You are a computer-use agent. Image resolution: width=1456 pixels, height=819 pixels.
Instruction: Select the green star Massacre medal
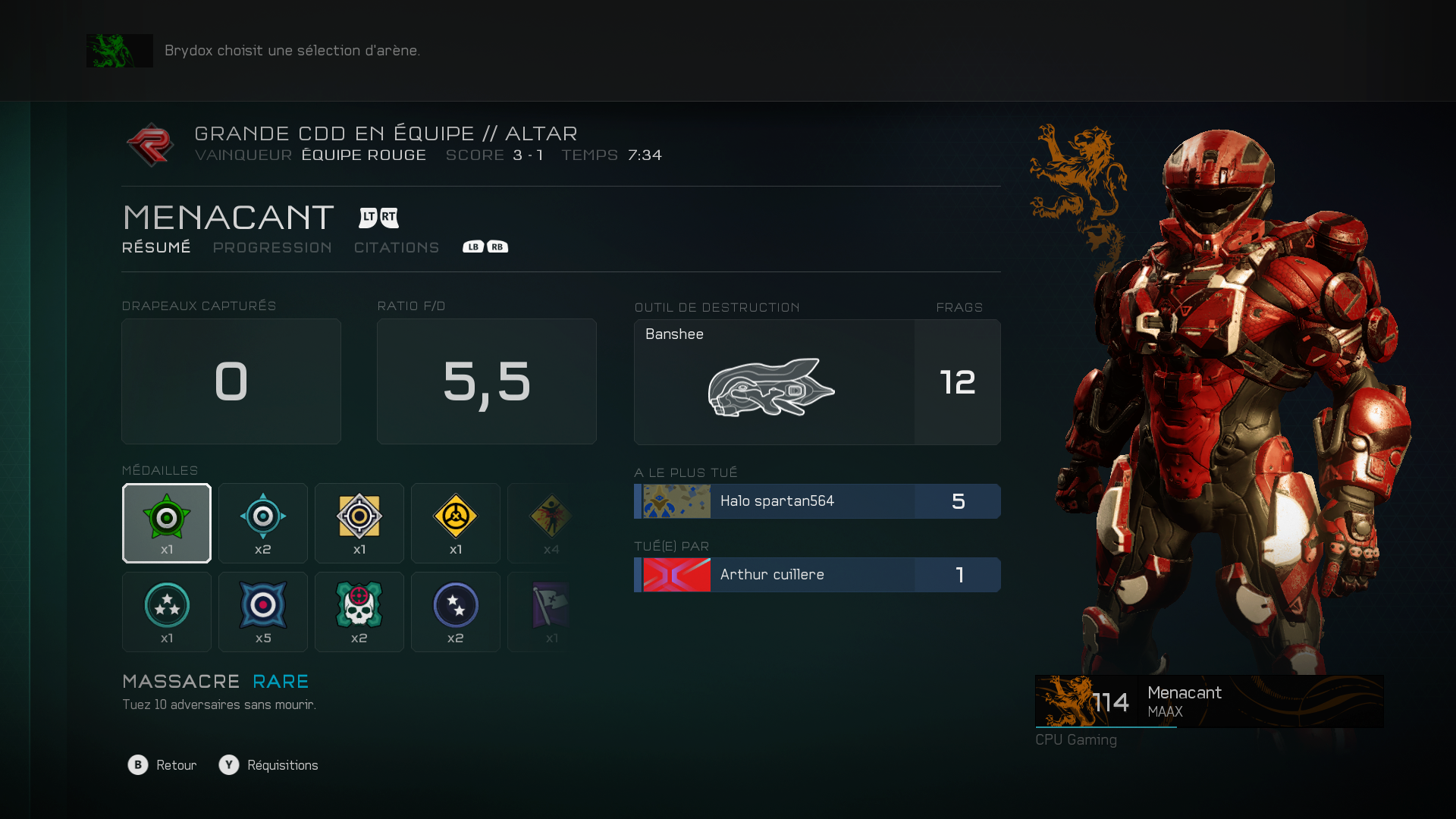[167, 523]
